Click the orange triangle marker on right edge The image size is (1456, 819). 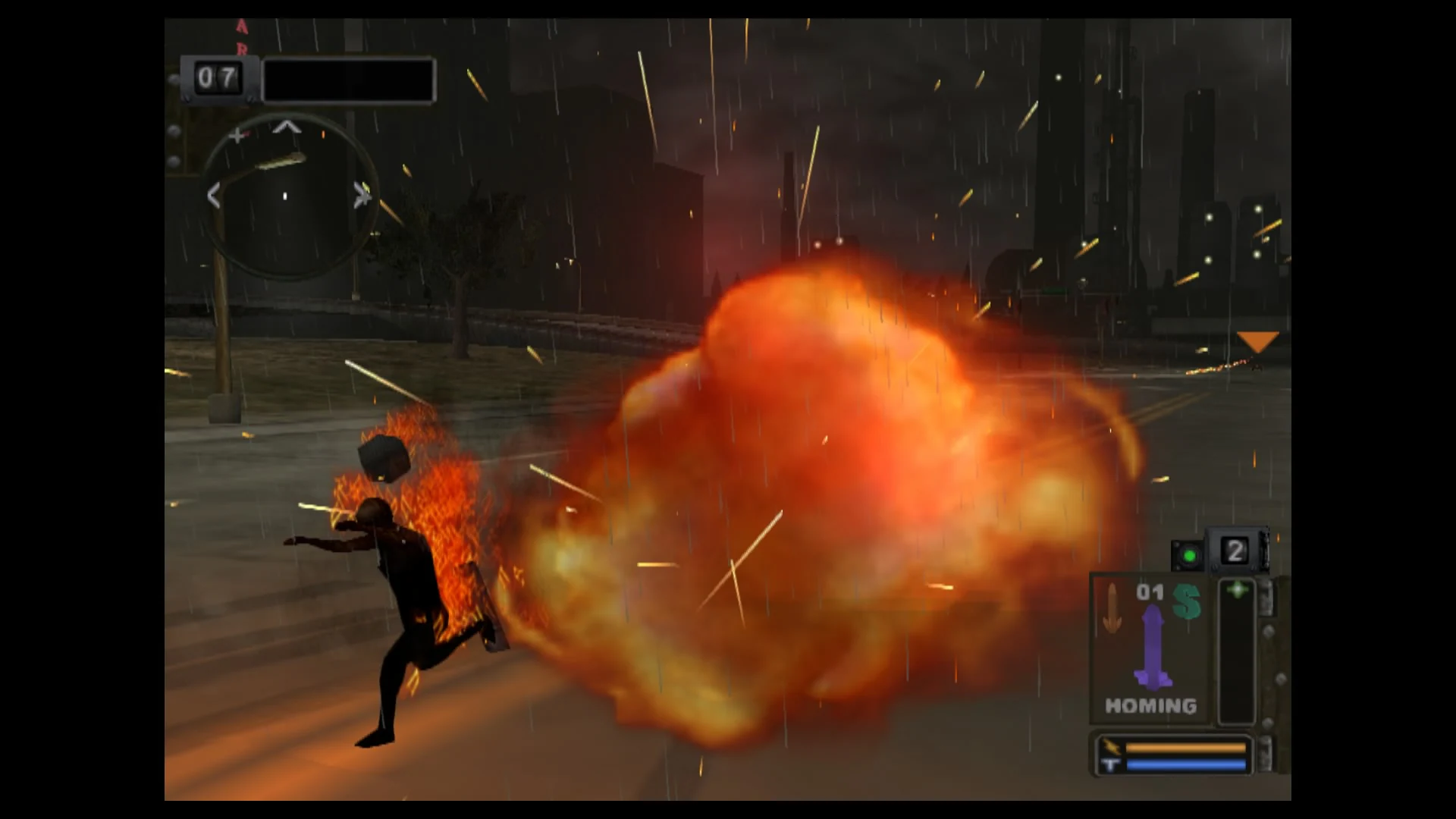pyautogui.click(x=1259, y=339)
